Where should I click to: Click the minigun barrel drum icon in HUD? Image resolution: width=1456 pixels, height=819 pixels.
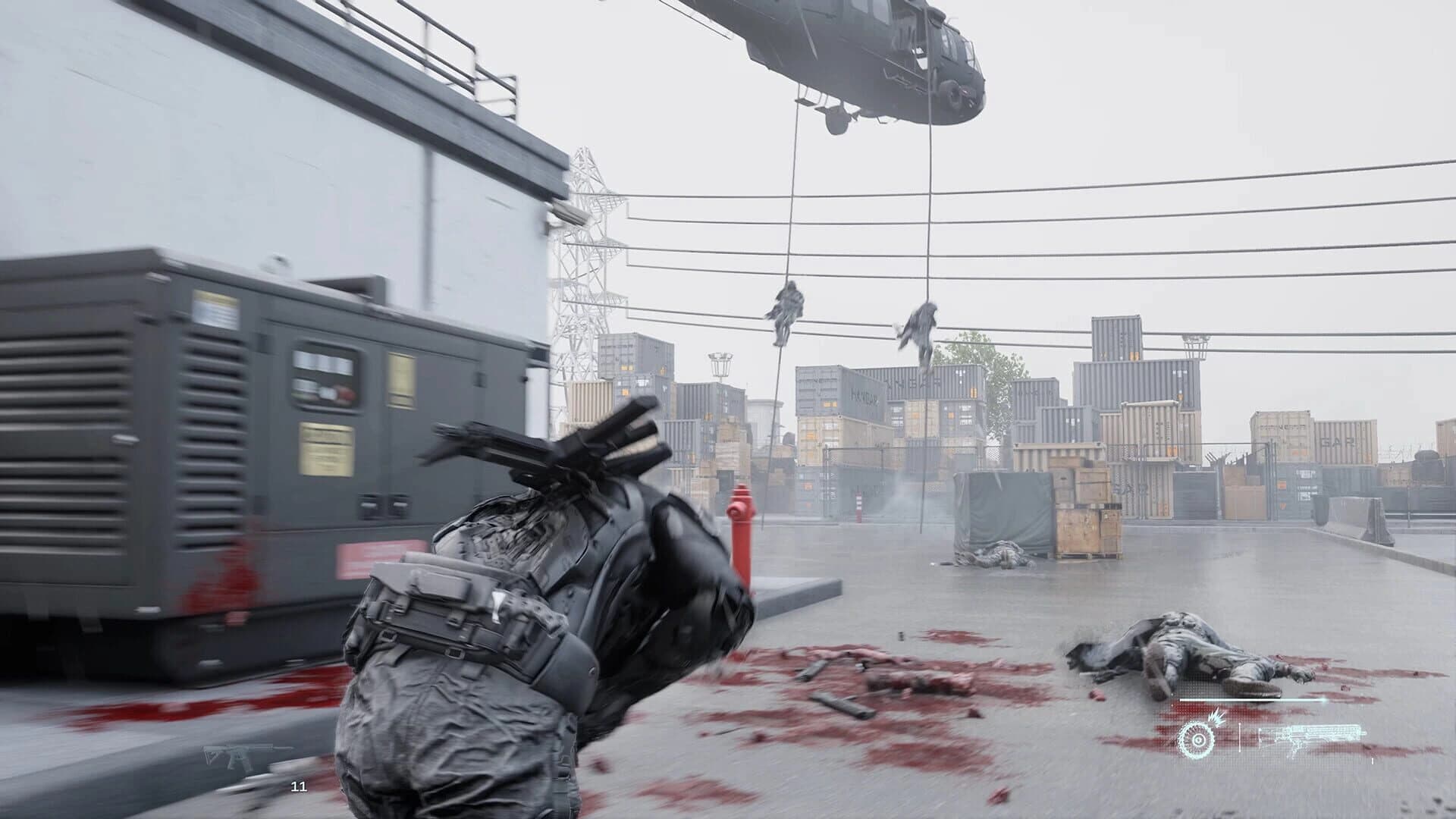coord(1197,740)
